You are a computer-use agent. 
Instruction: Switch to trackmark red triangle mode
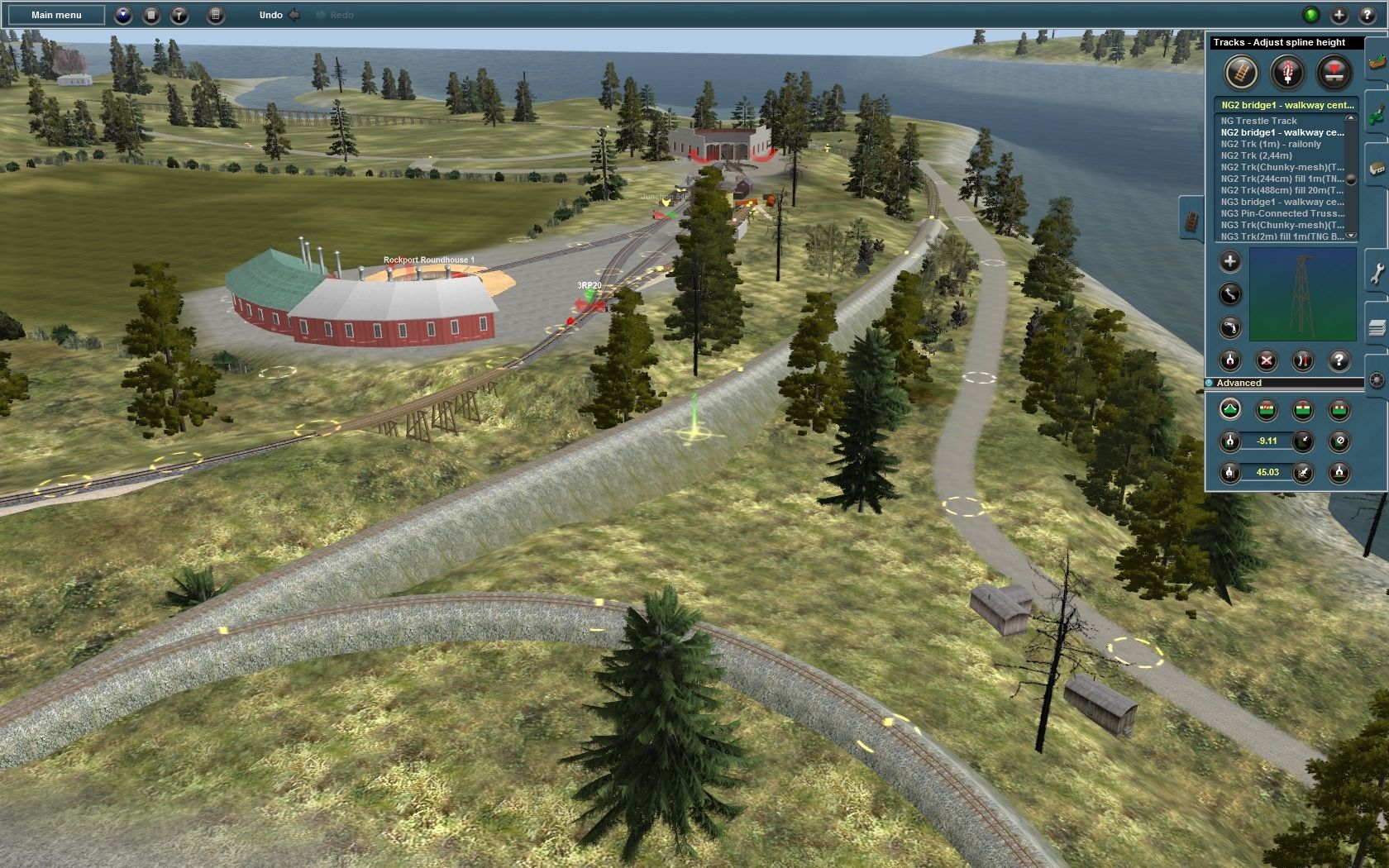click(1334, 73)
